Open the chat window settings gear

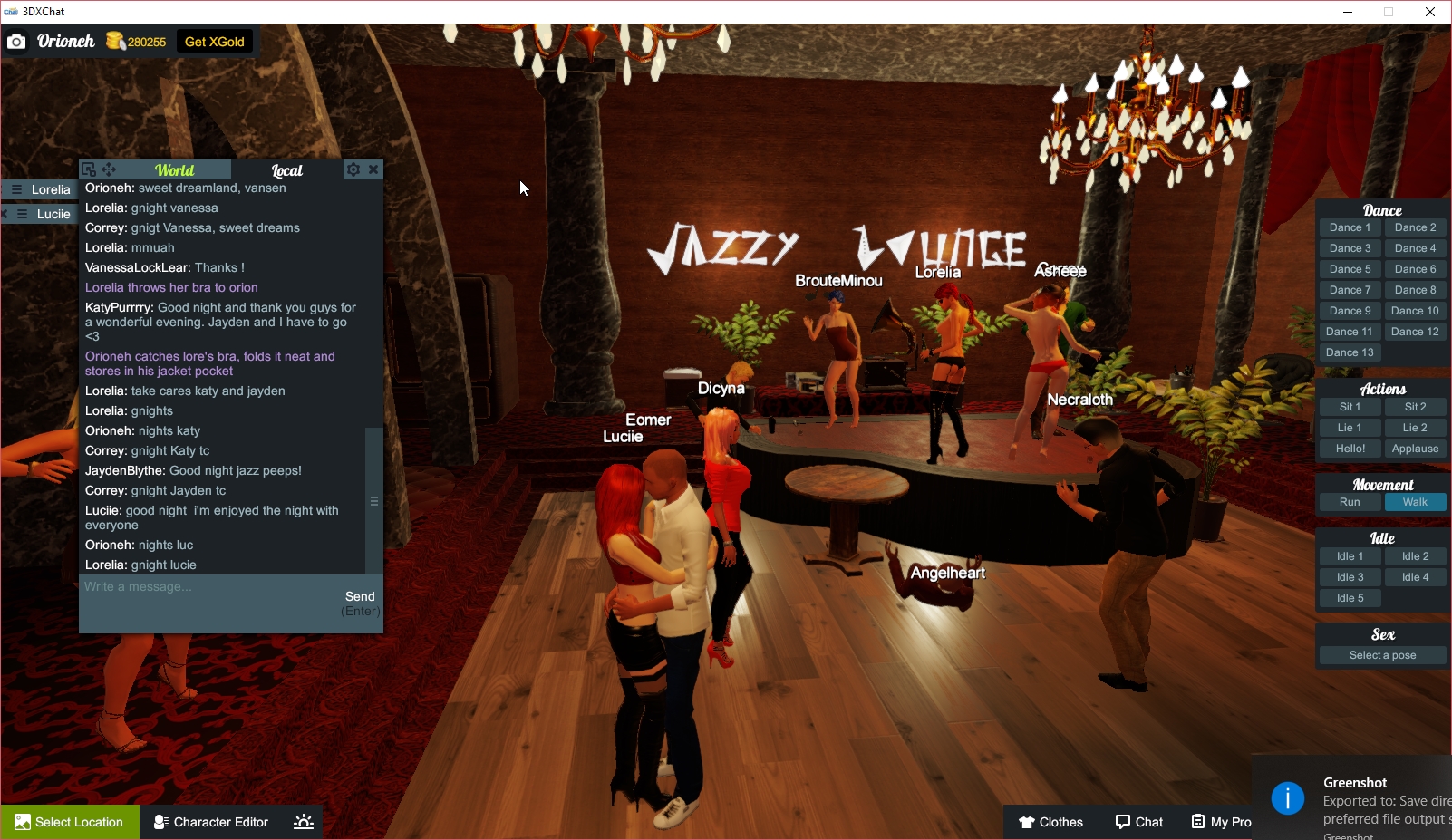pos(353,169)
